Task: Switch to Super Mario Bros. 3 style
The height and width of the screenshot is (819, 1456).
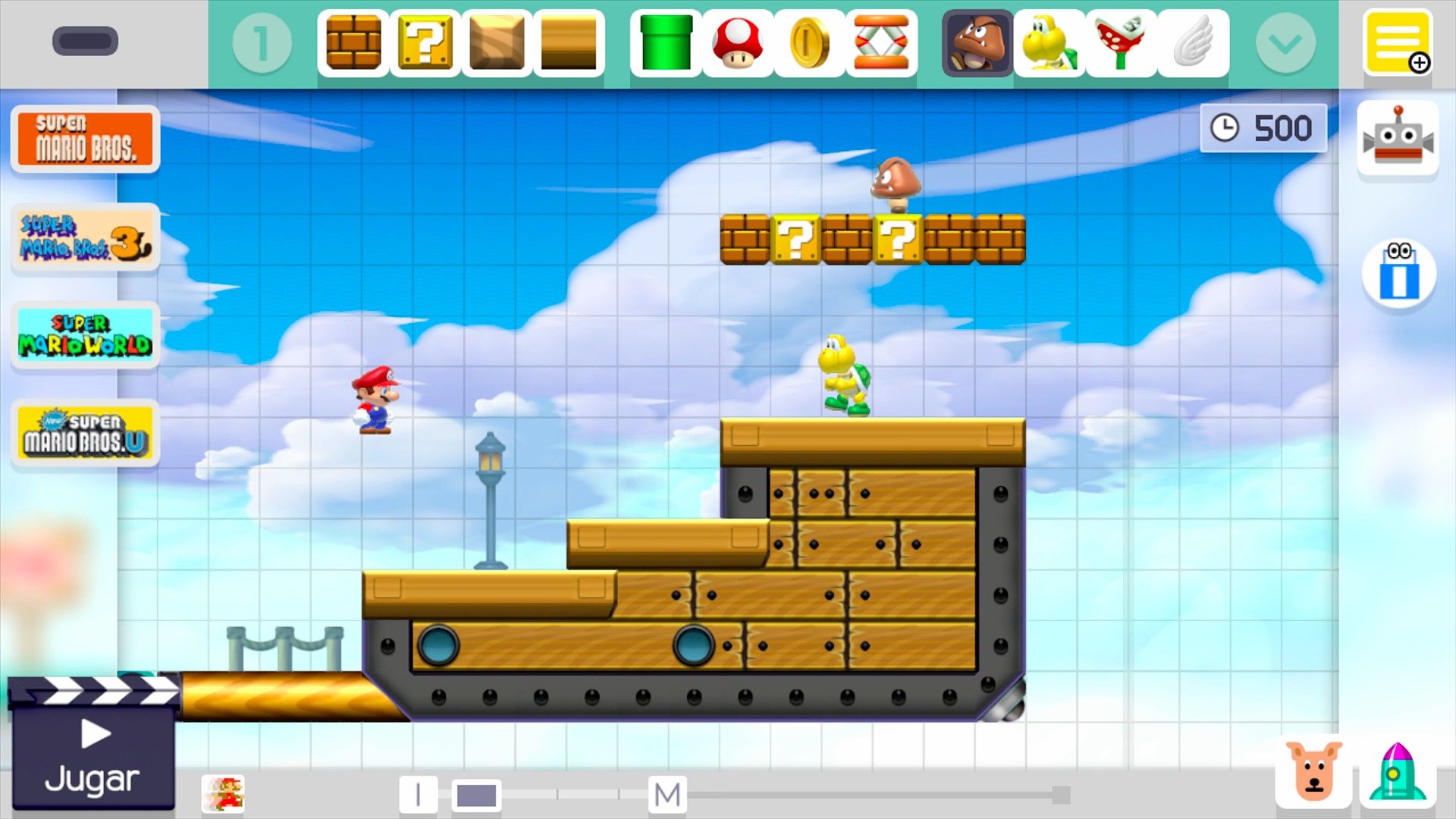Action: coord(84,238)
